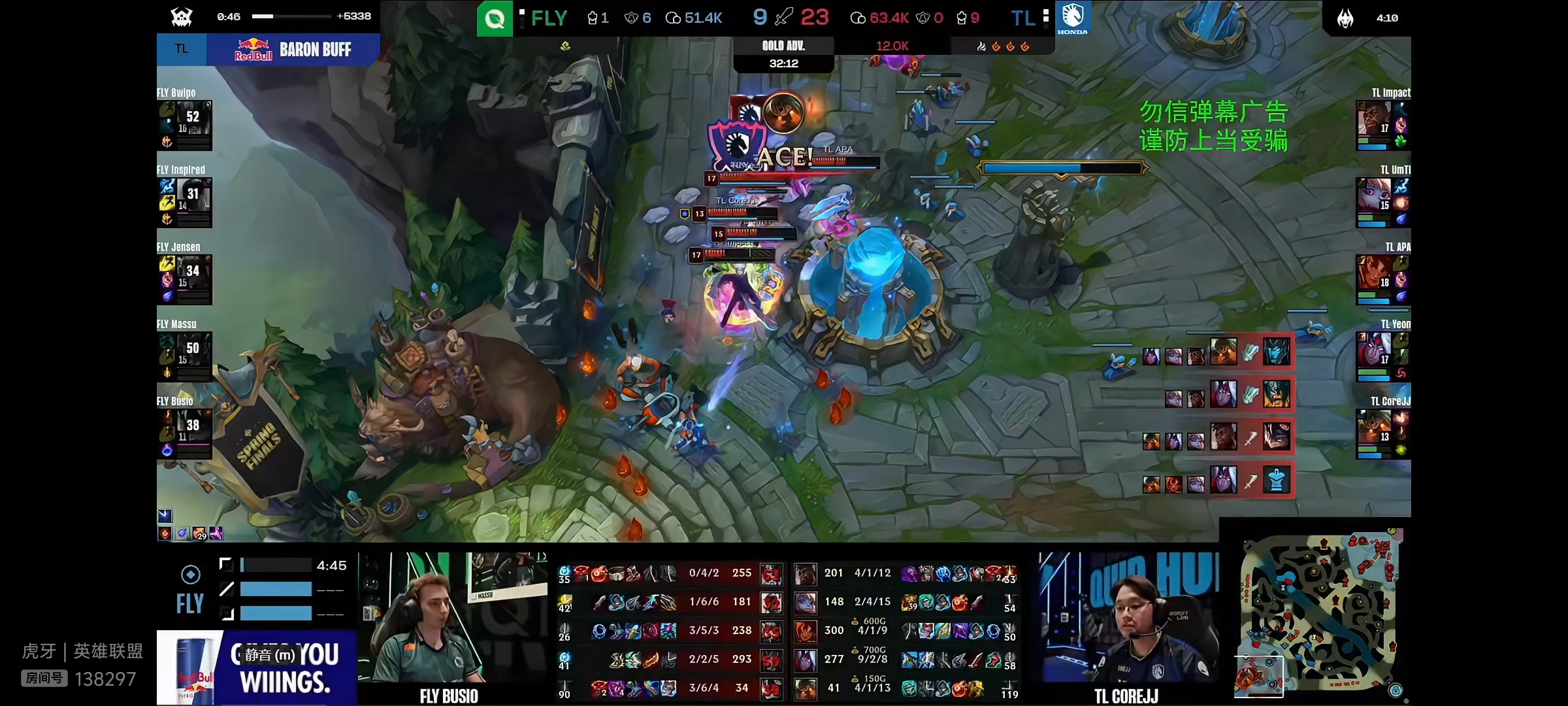This screenshot has width=1568, height=706.
Task: Select the dragon icon next to FLY score
Action: click(x=632, y=18)
